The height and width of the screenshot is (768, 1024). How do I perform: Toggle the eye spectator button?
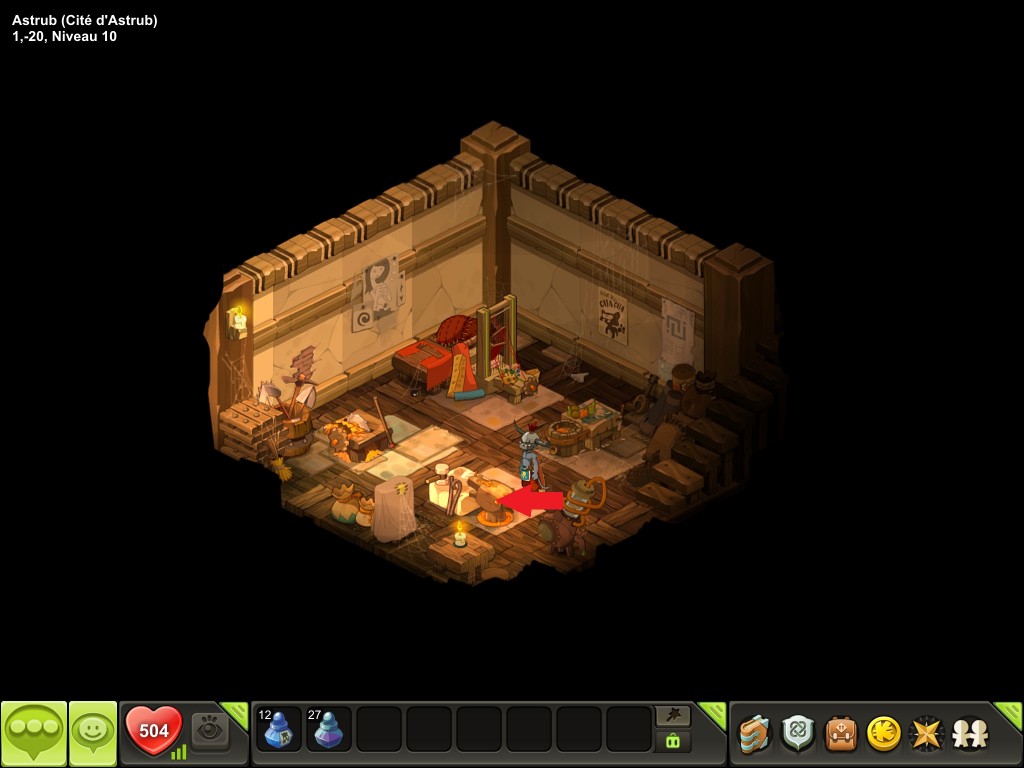tap(210, 730)
